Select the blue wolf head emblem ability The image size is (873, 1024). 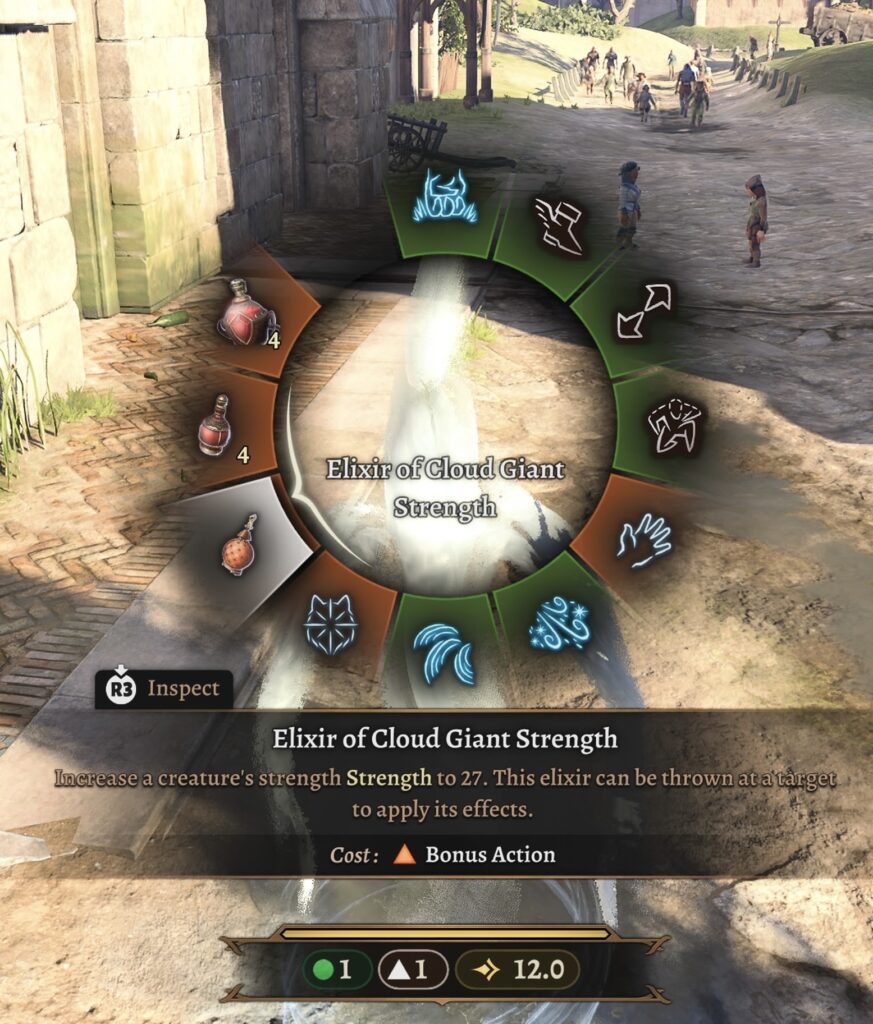(x=331, y=626)
